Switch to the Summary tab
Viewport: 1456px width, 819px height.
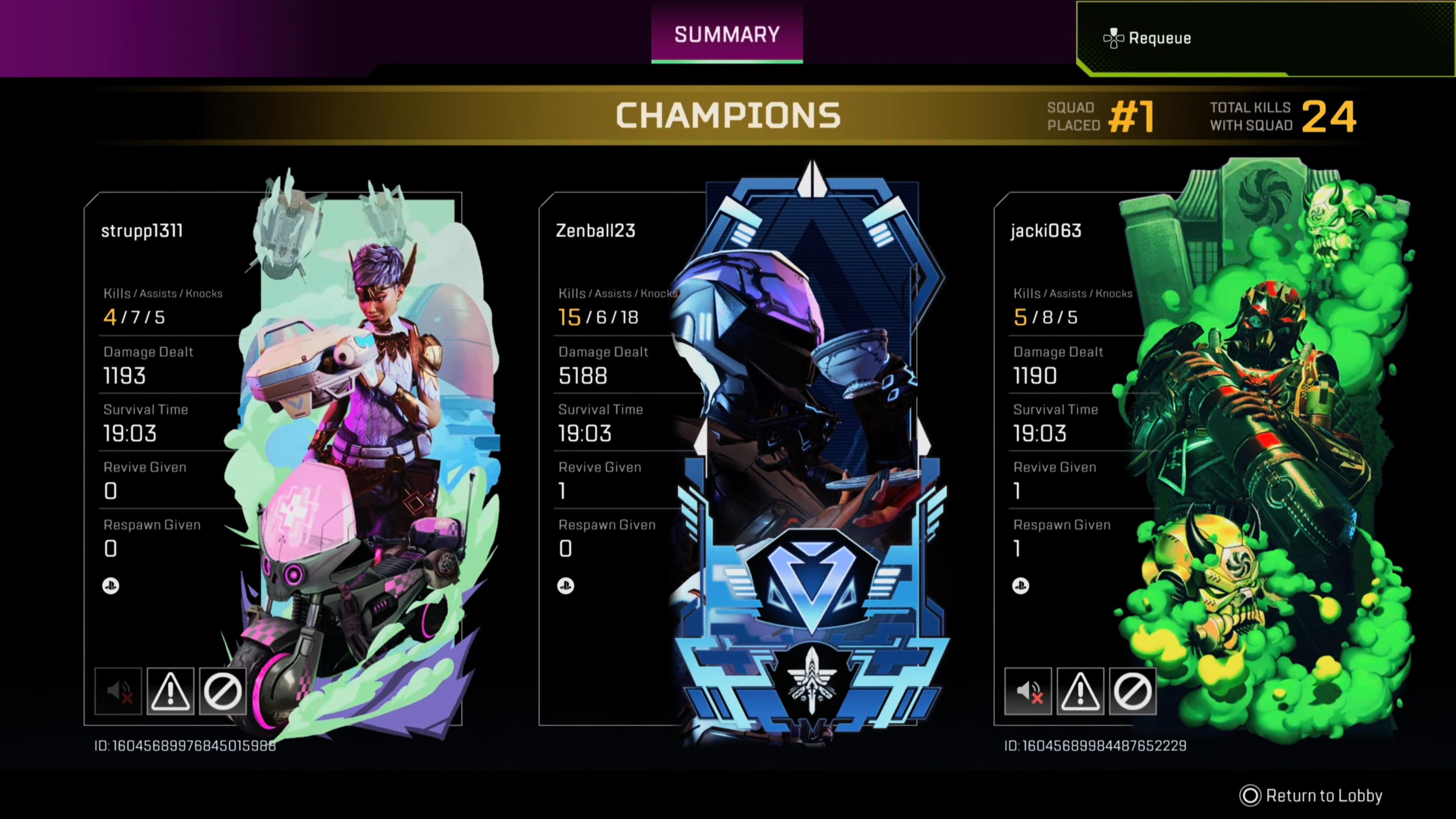pyautogui.click(x=726, y=35)
